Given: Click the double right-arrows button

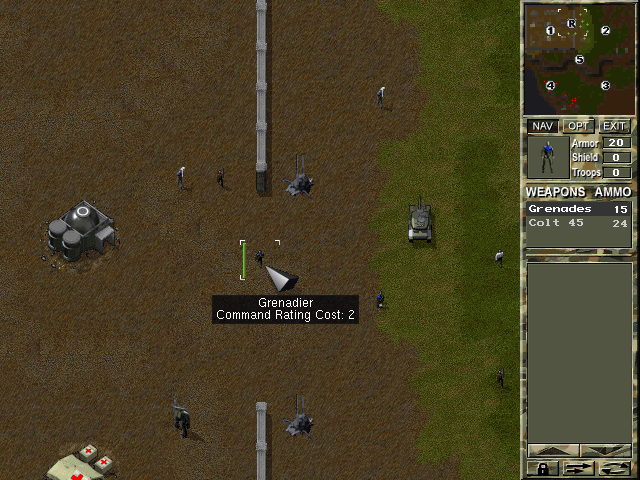Looking at the screenshot, I should 578,467.
